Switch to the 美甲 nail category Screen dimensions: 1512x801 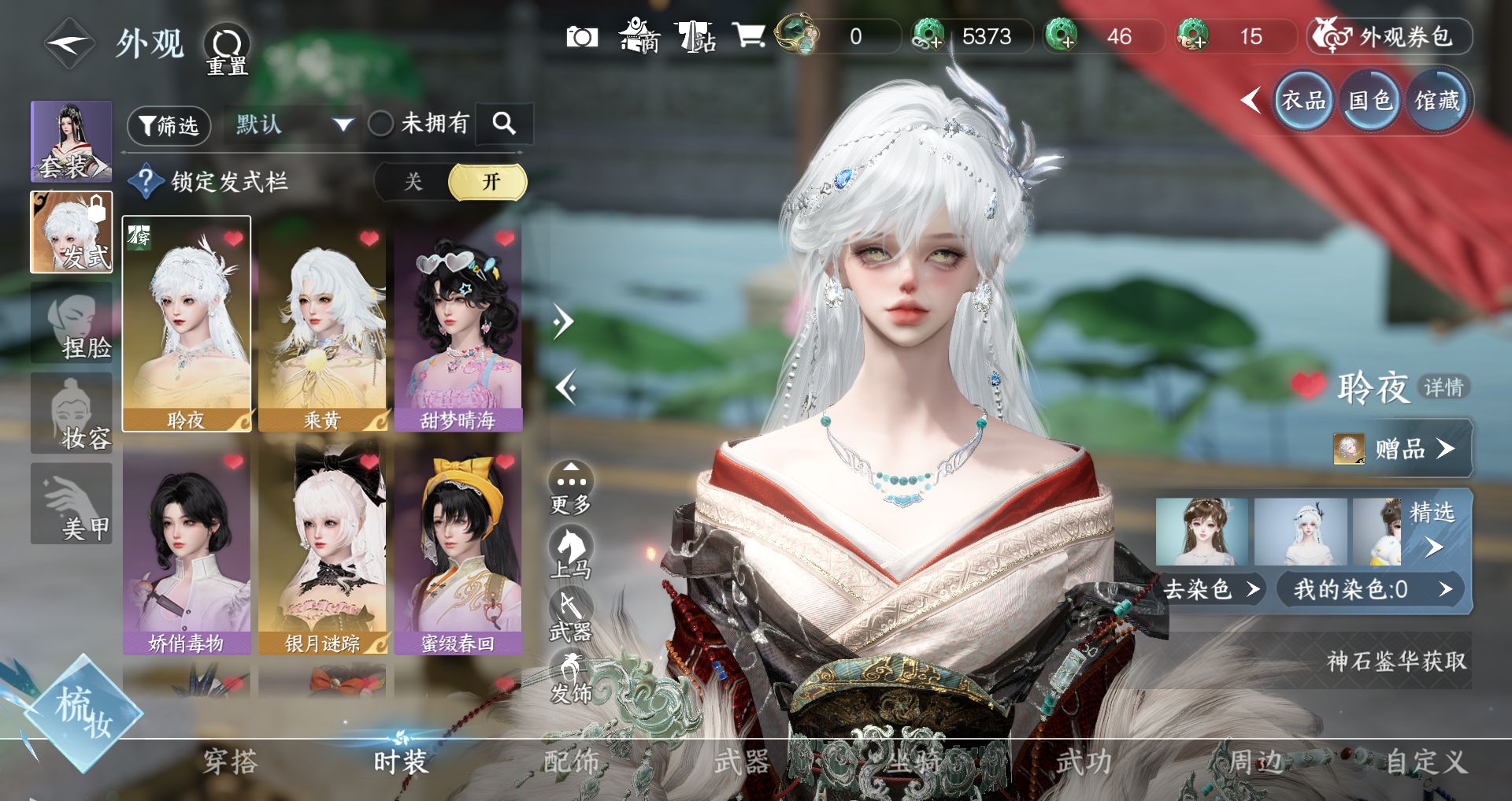[71, 504]
